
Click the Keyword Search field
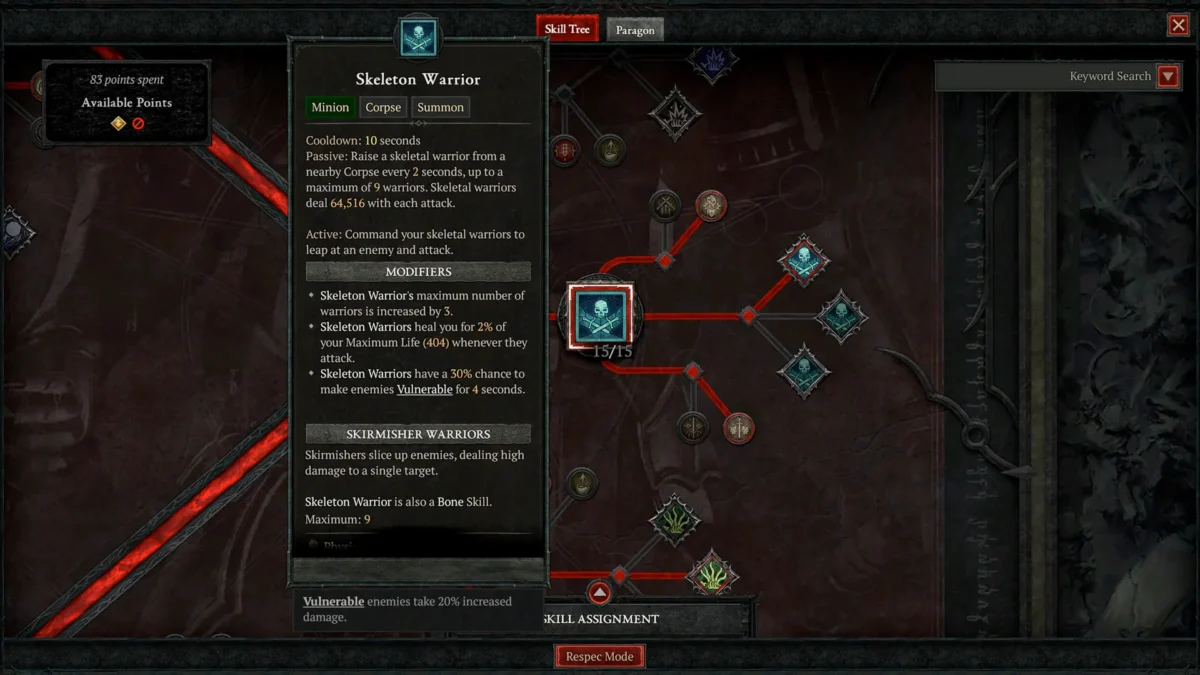[1045, 77]
